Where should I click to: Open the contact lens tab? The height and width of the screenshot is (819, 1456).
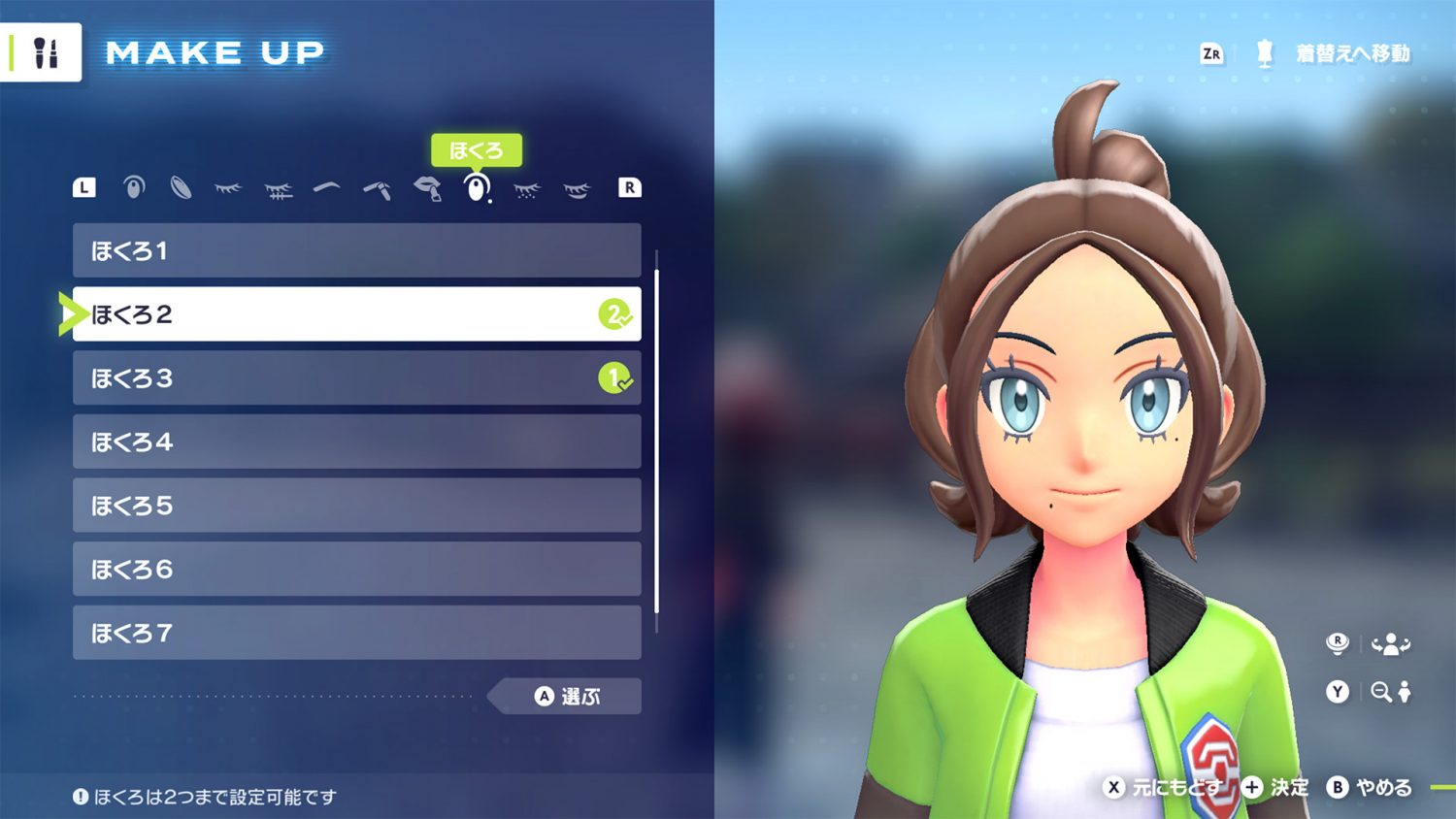tap(181, 187)
